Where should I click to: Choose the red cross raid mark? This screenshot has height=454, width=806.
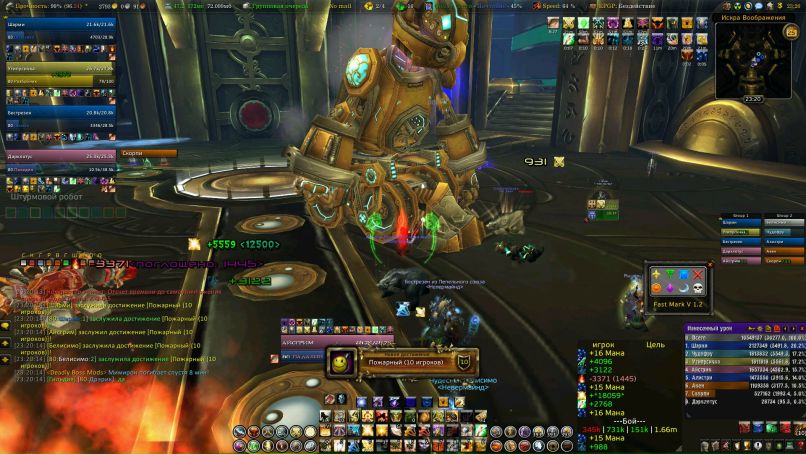(x=698, y=274)
